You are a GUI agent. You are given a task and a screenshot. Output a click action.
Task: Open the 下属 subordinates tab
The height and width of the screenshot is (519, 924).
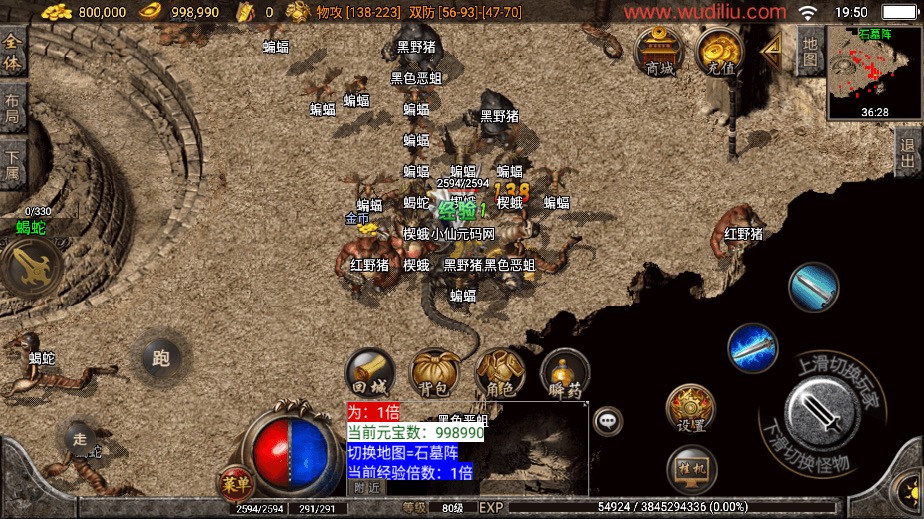coord(12,165)
